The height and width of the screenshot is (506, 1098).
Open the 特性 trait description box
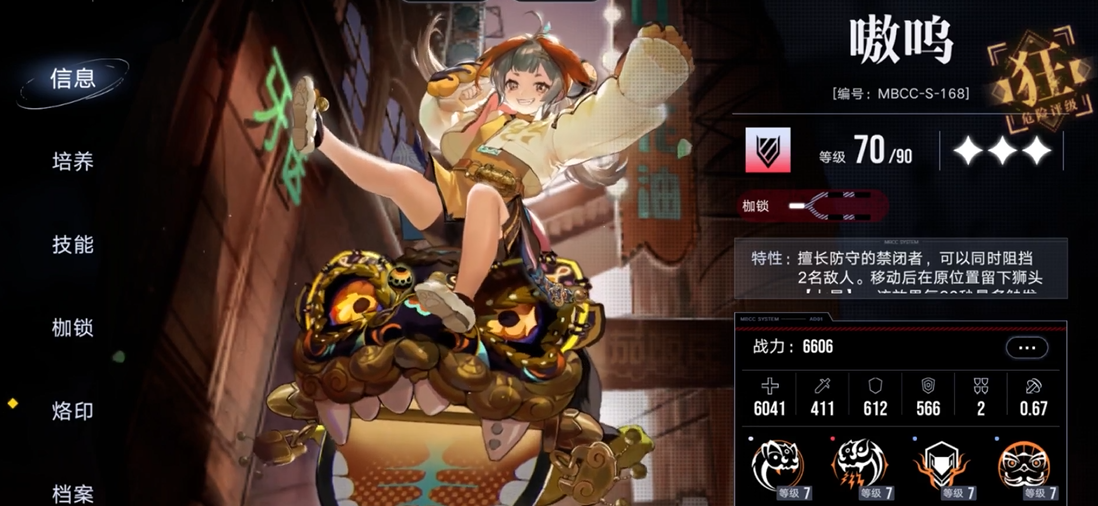tap(900, 268)
